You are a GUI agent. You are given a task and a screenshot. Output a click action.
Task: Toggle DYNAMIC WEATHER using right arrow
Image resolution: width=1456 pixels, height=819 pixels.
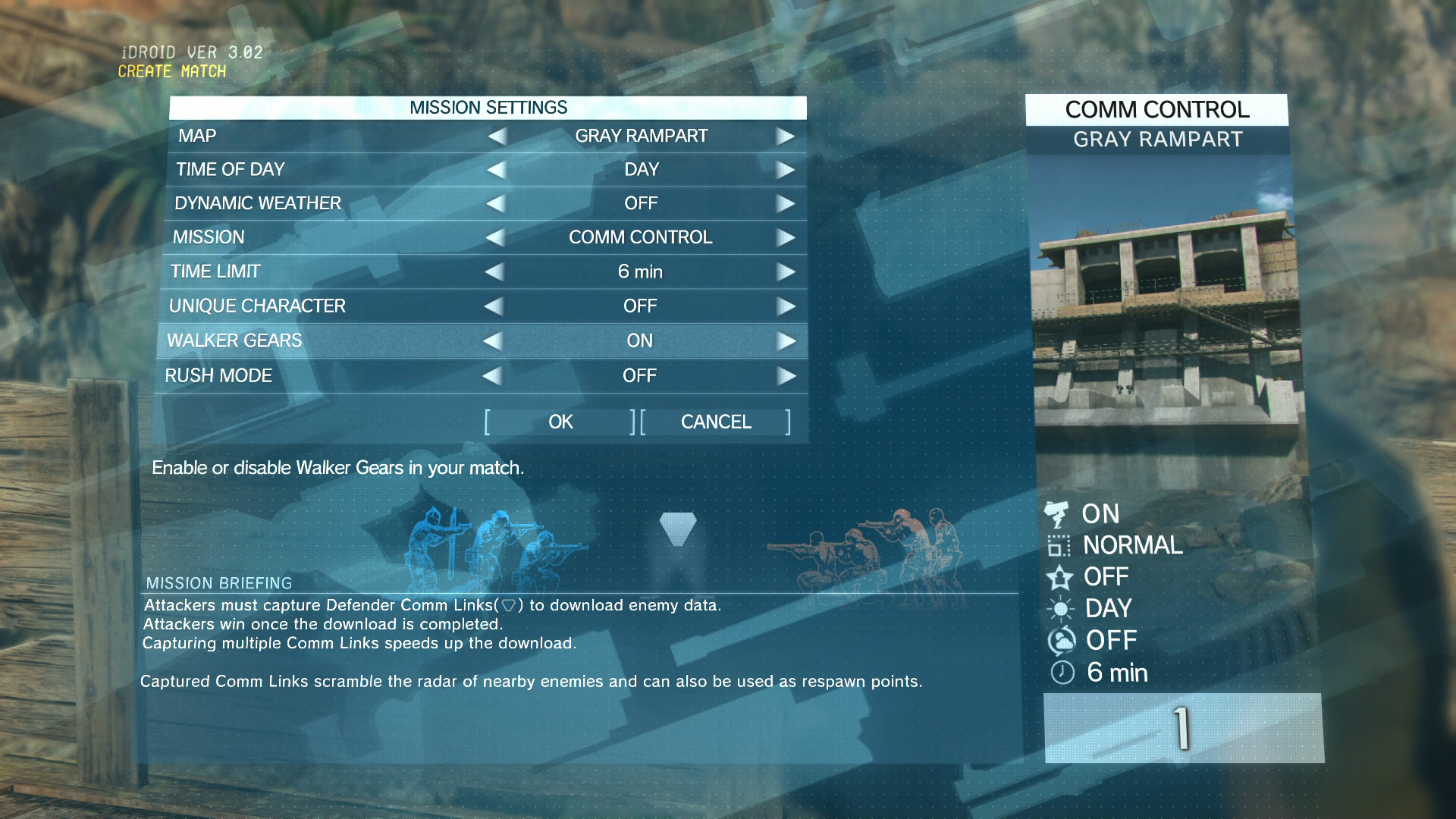point(785,204)
